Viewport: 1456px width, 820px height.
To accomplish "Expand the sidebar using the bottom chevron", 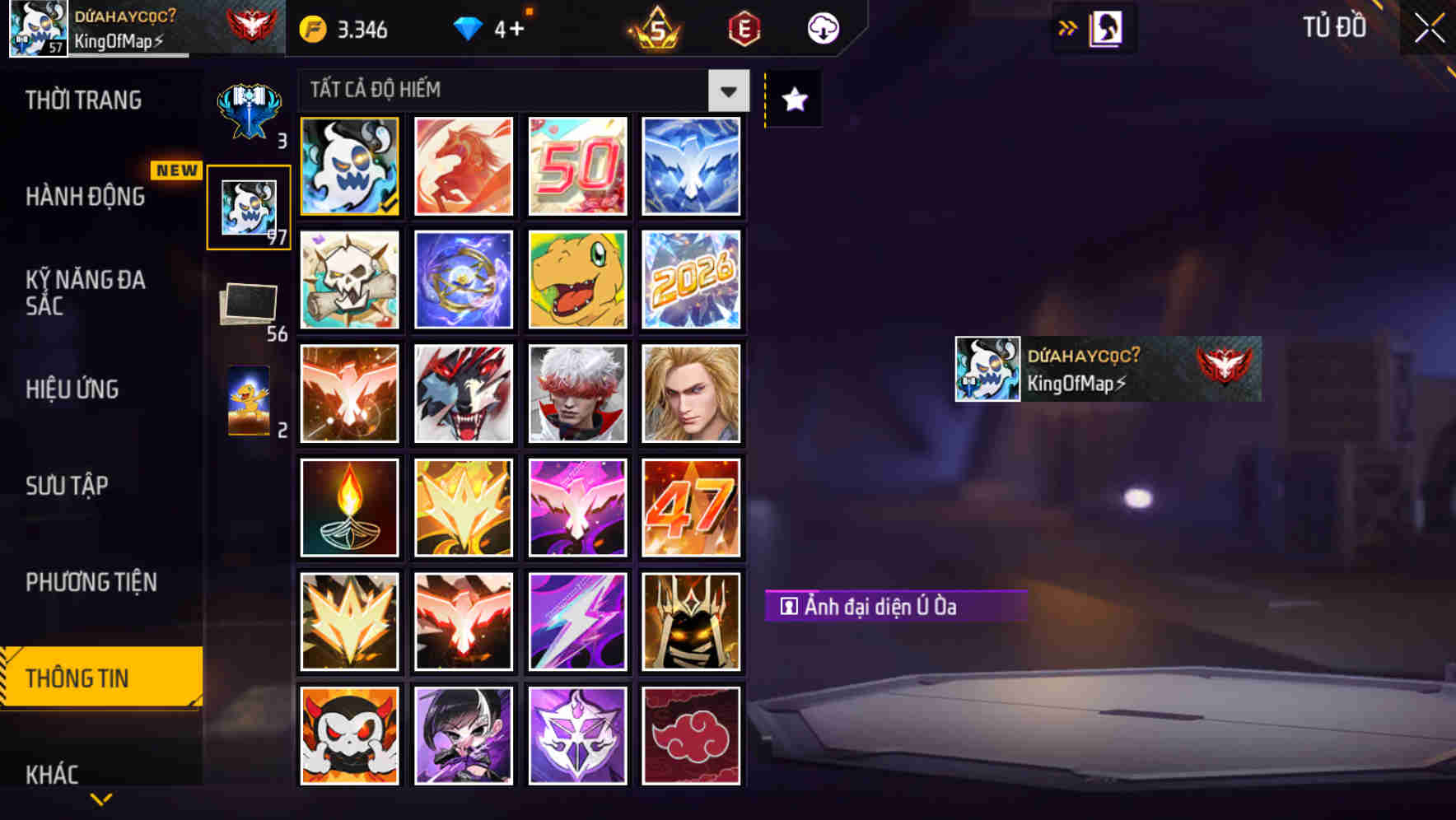I will [x=100, y=799].
